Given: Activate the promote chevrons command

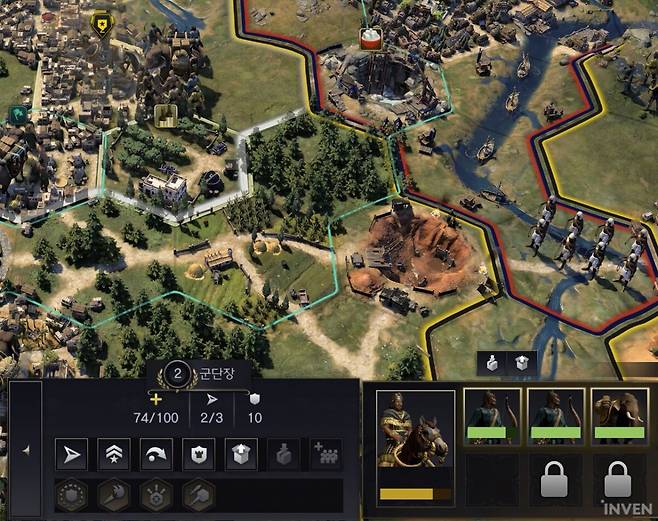Looking at the screenshot, I should coord(113,455).
